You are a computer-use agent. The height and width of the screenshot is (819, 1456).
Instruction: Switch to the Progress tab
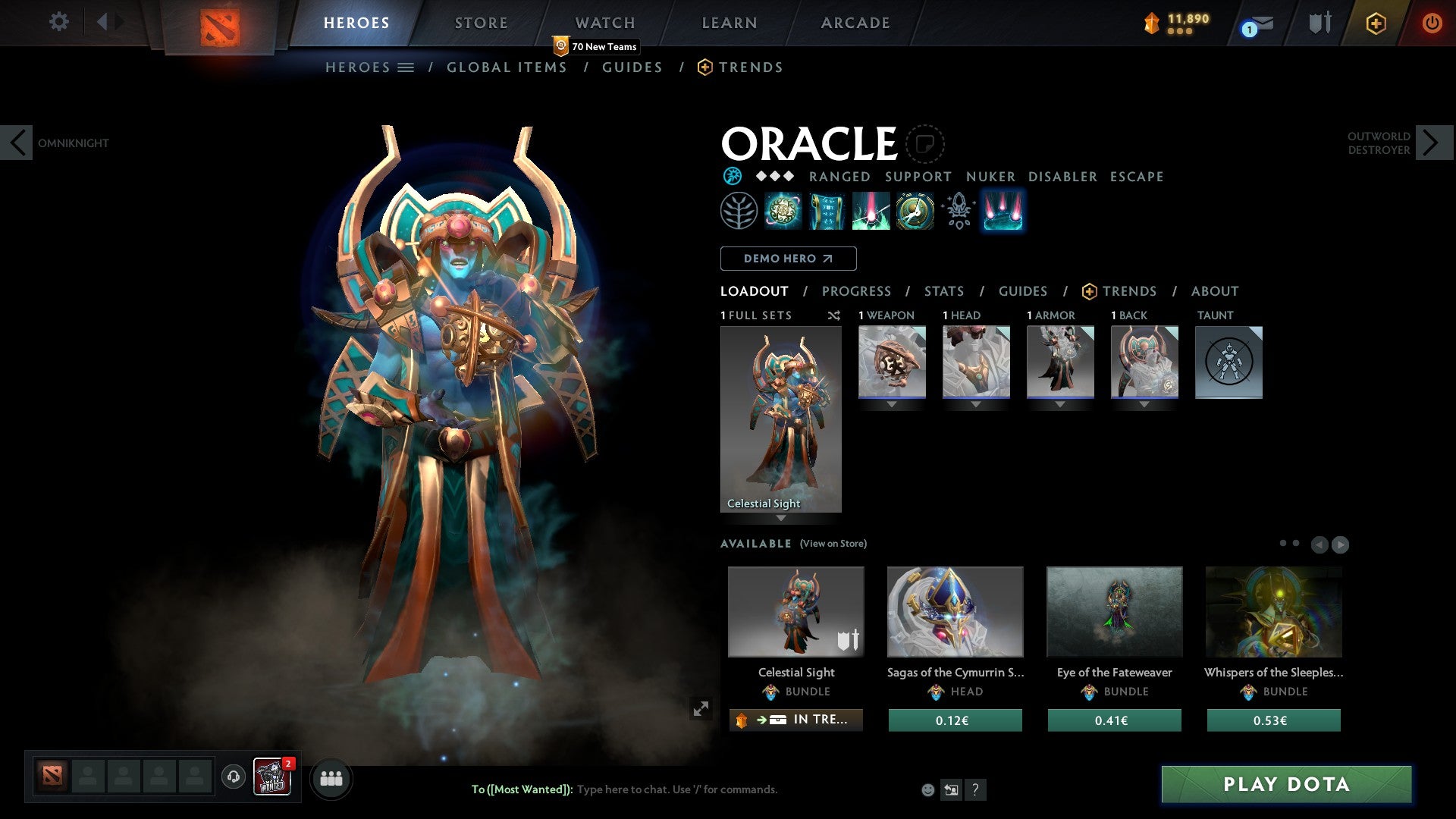coord(857,291)
